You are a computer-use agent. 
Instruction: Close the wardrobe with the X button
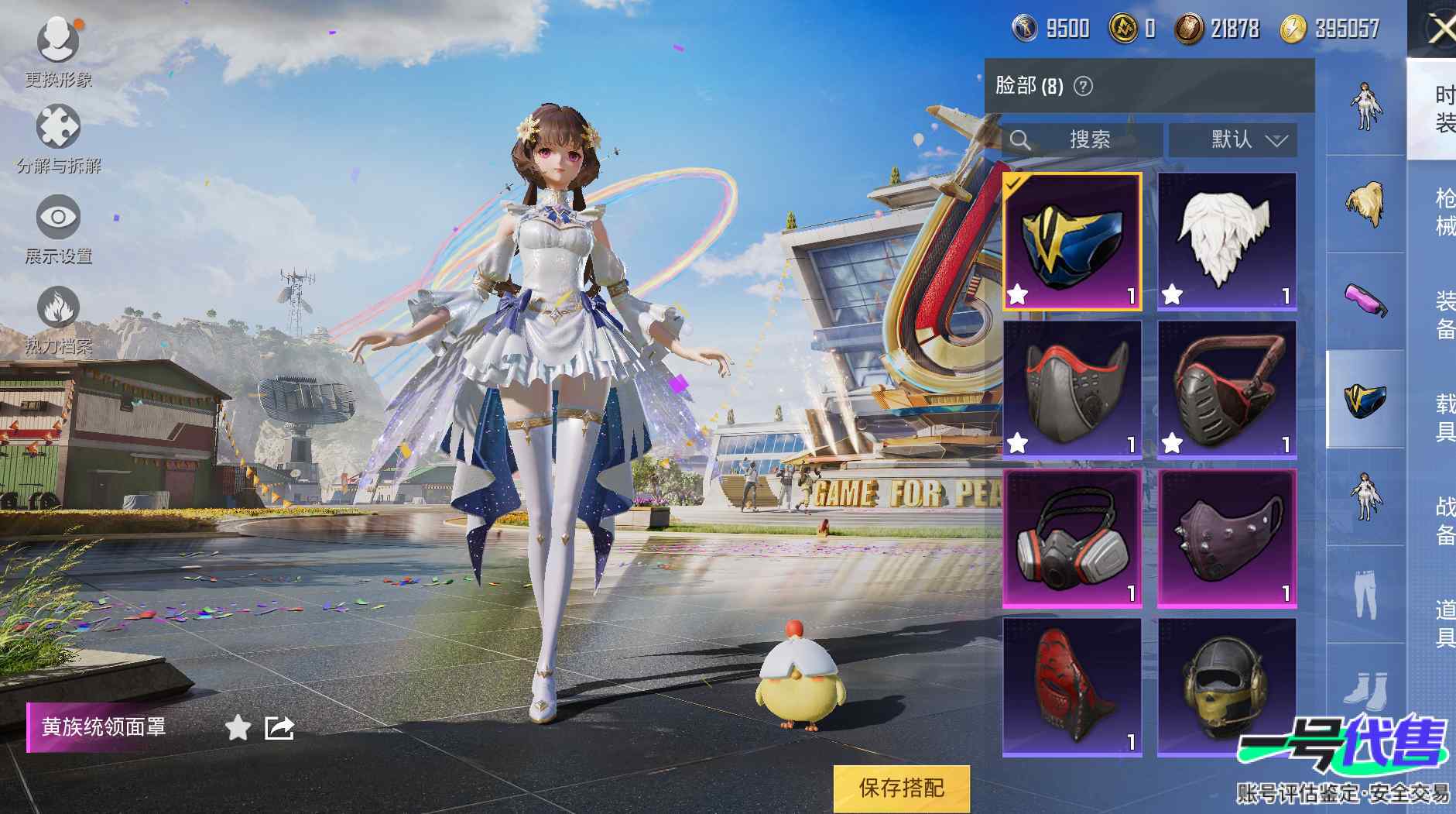point(1440,31)
